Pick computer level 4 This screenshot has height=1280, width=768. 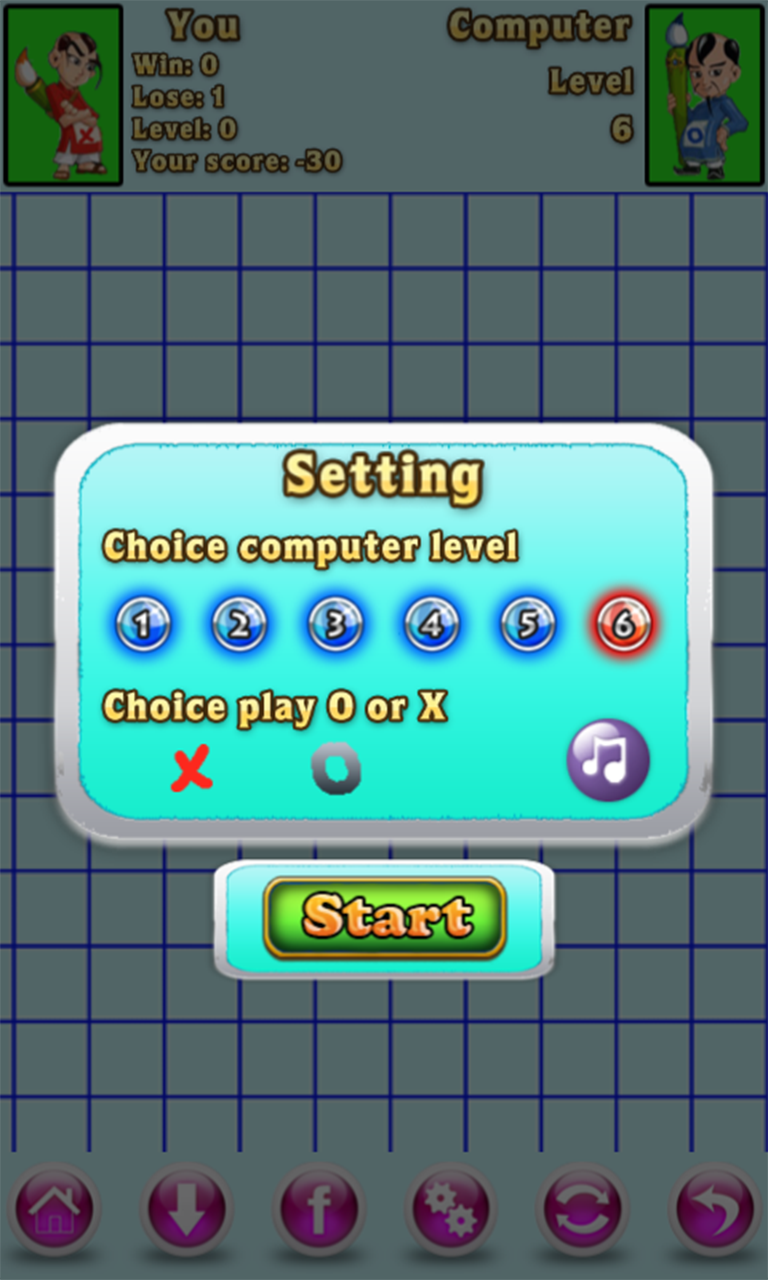431,625
